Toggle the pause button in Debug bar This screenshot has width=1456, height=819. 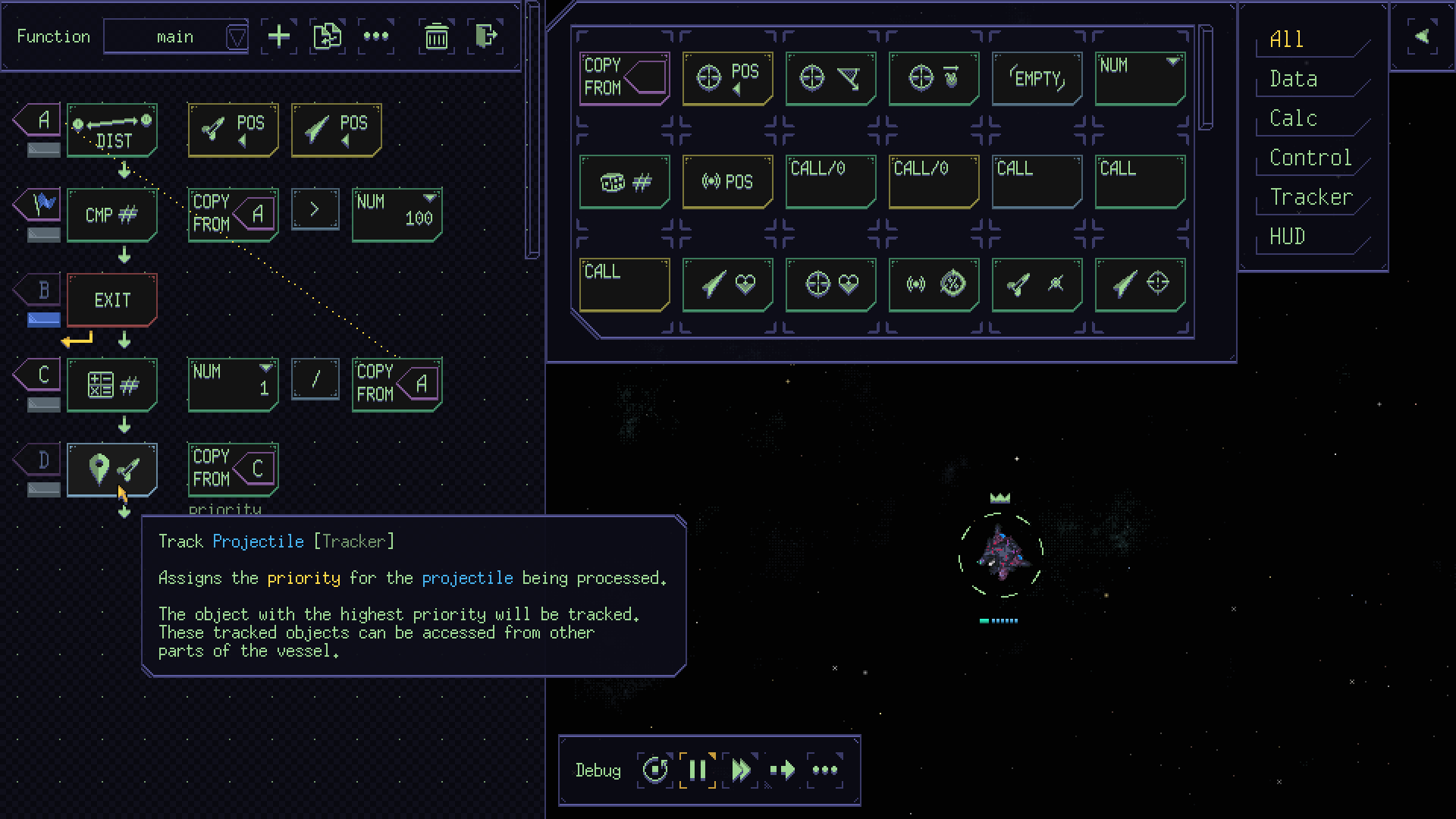[698, 770]
